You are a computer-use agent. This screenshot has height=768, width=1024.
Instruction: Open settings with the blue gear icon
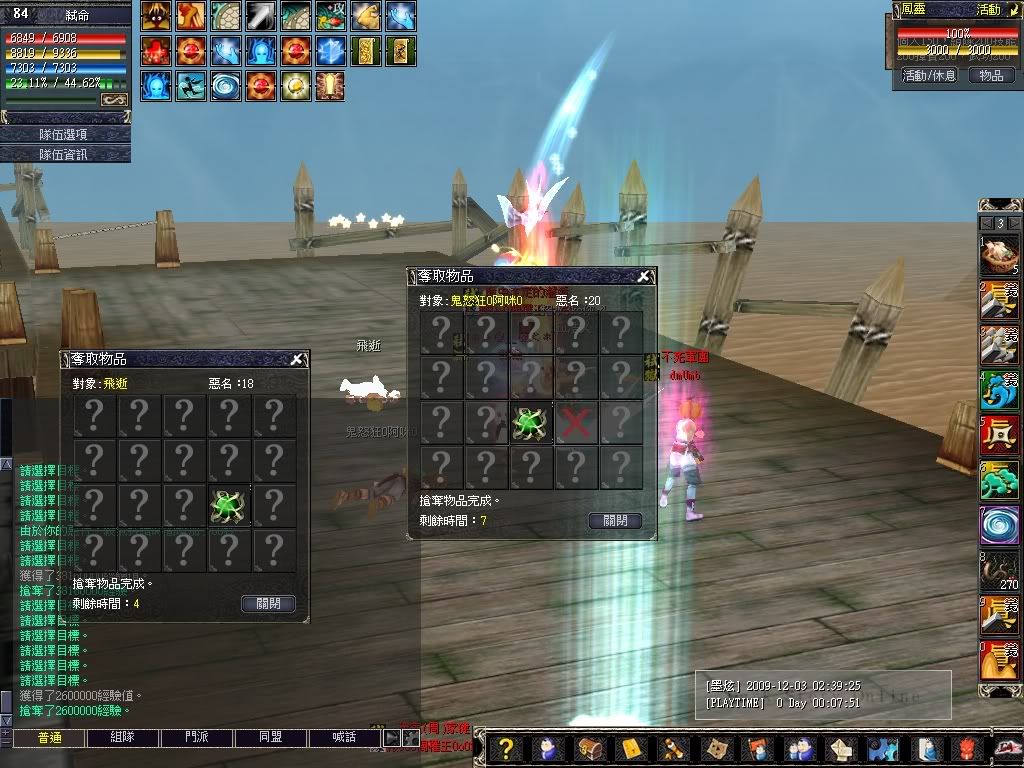882,748
